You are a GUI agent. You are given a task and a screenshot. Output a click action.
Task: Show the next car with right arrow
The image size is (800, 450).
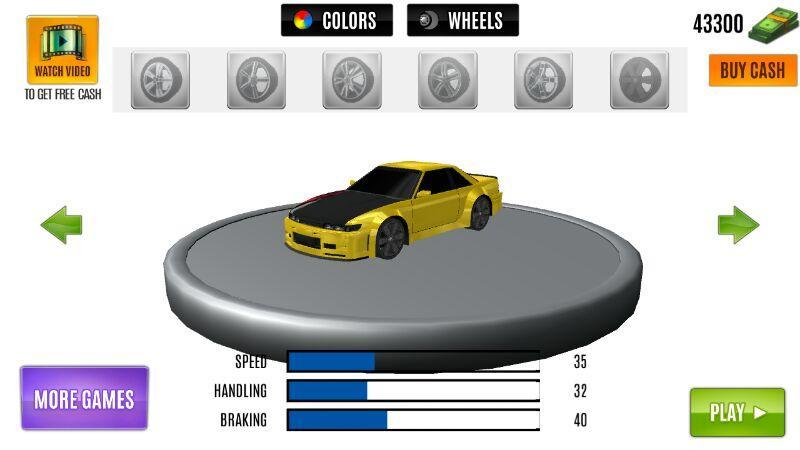(x=738, y=225)
